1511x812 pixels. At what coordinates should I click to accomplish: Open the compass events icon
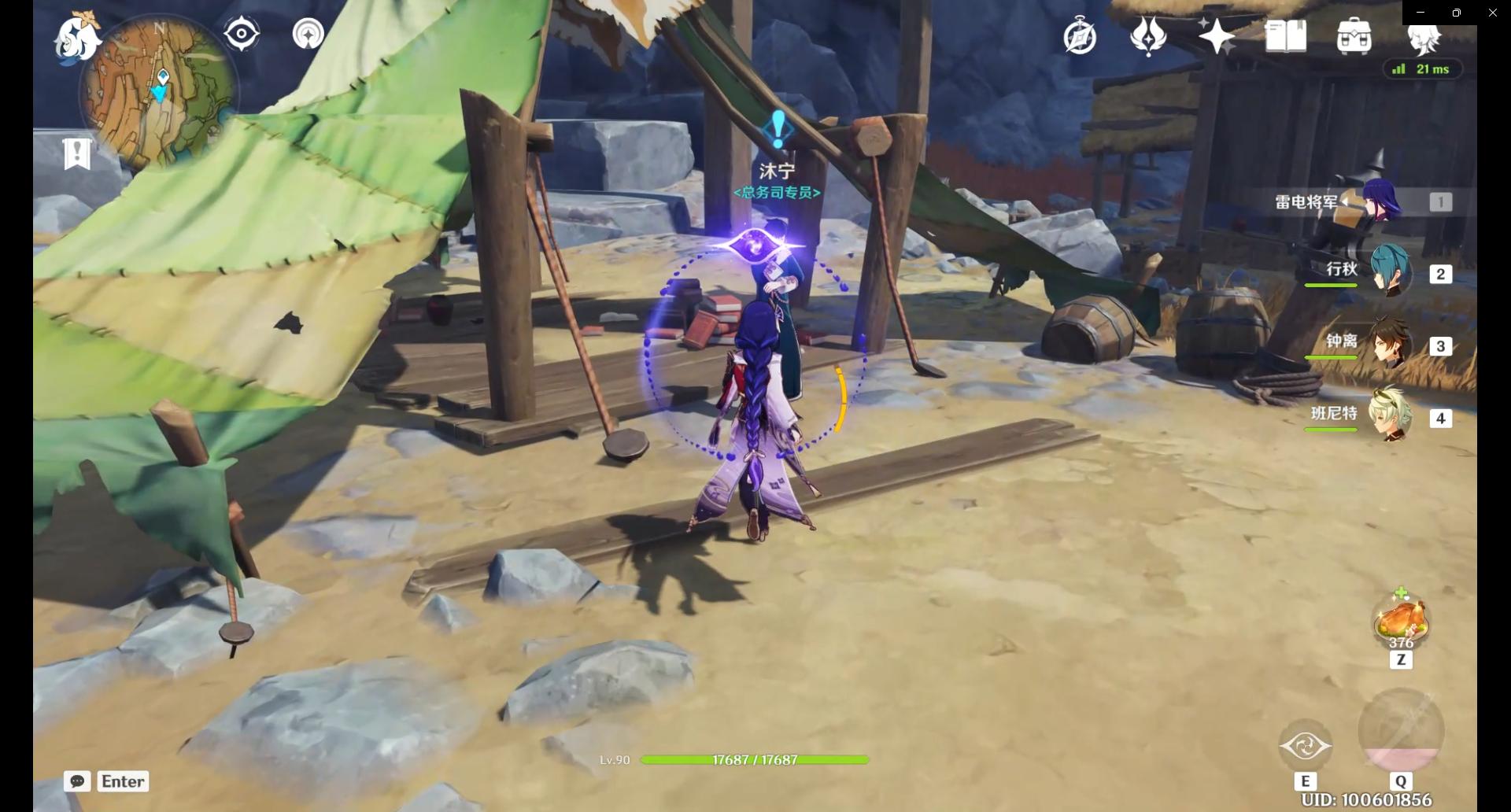coord(1080,37)
